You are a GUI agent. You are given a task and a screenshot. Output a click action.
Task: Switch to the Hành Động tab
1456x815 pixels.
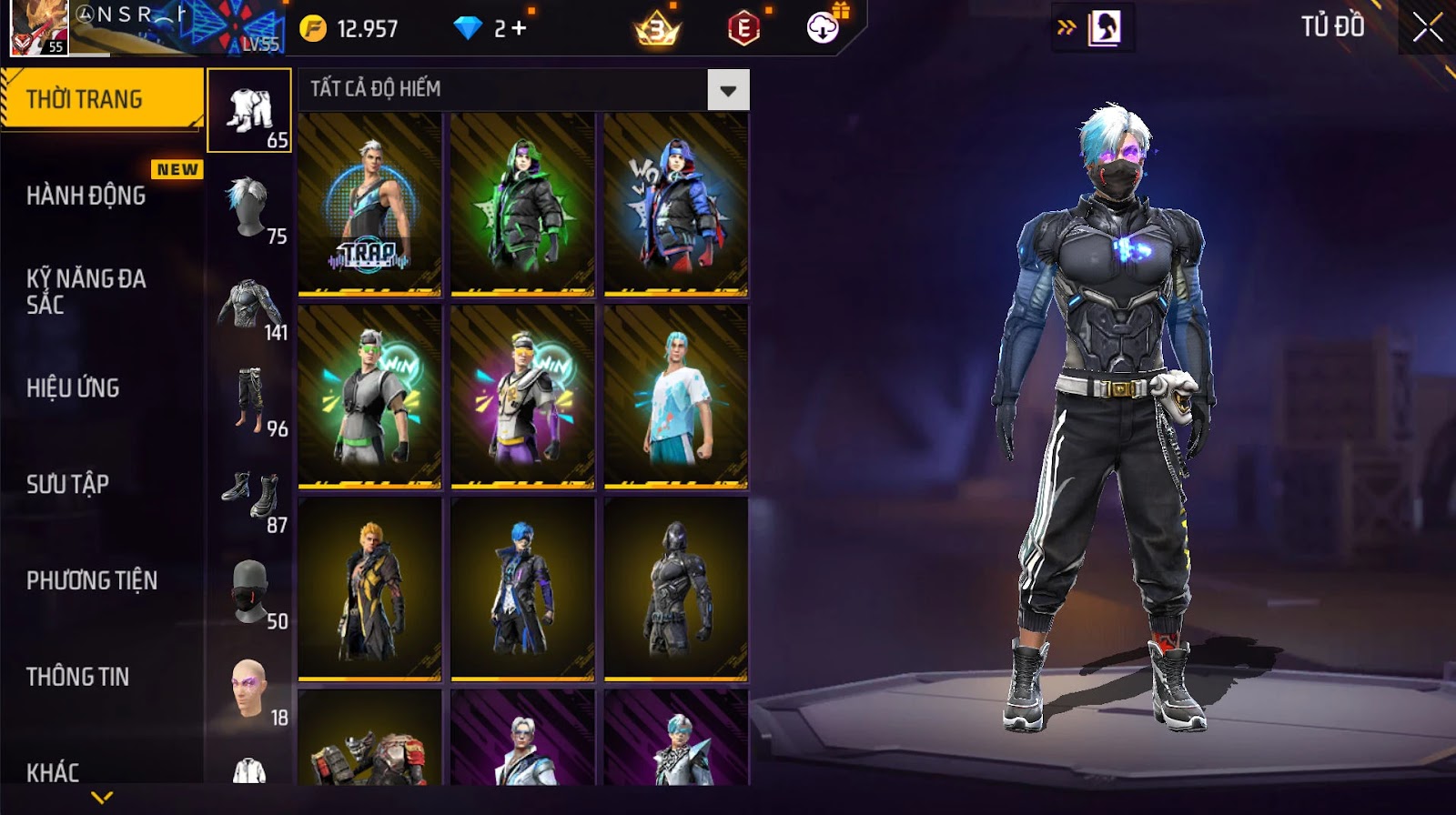[x=86, y=196]
